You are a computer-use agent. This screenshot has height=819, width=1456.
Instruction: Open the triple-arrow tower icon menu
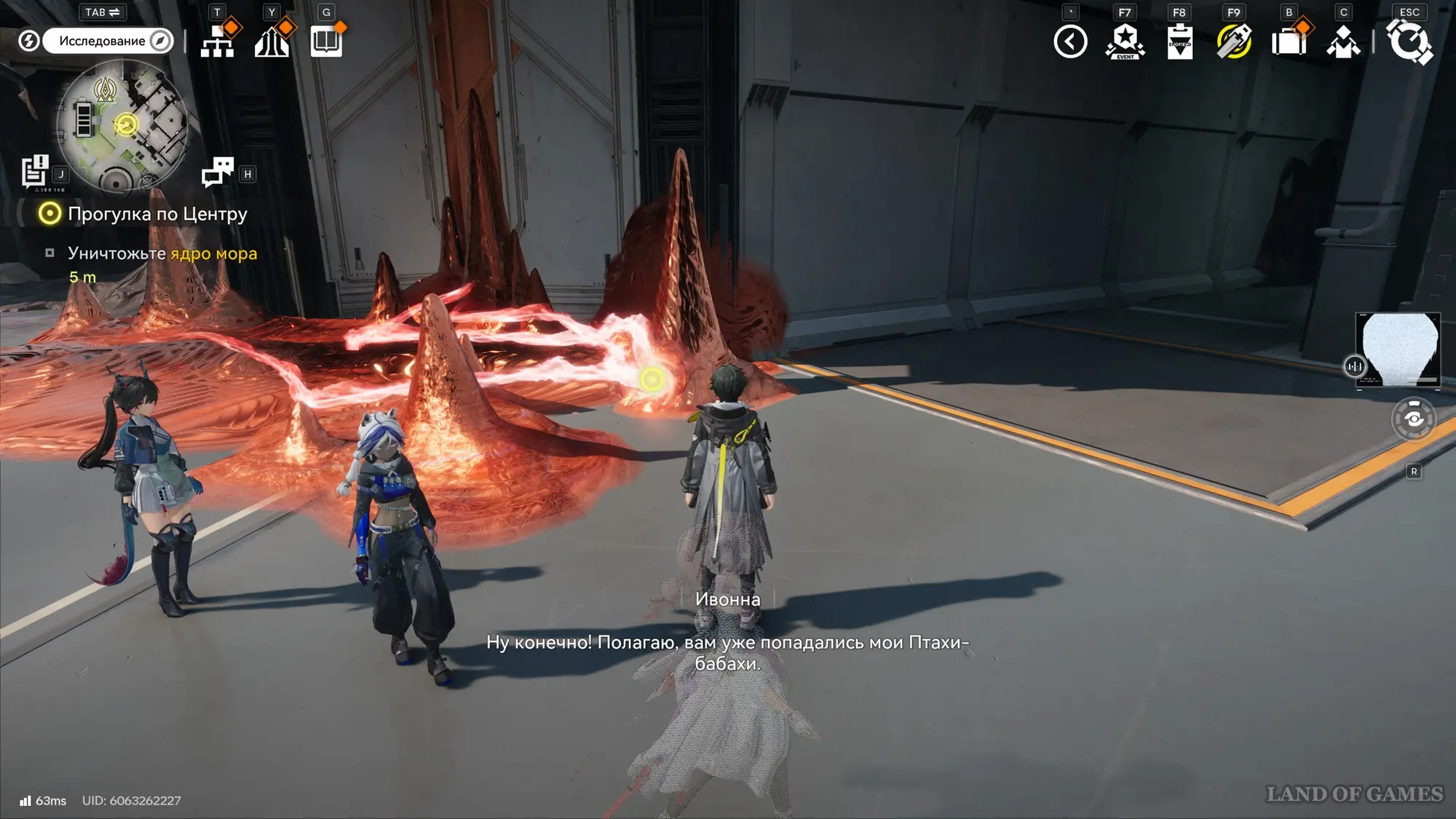click(x=272, y=41)
